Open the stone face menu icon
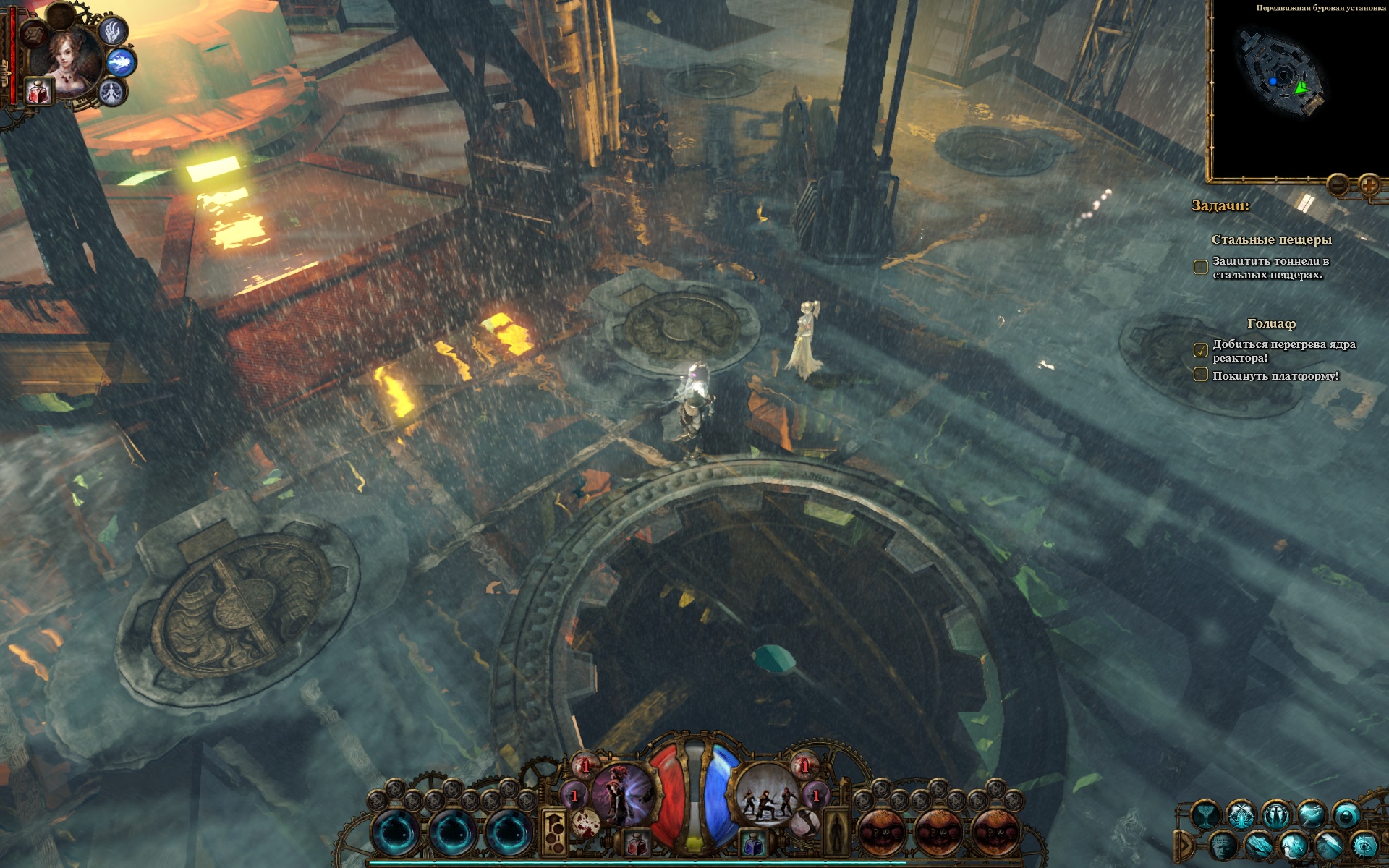This screenshot has height=868, width=1389. pos(1223,846)
